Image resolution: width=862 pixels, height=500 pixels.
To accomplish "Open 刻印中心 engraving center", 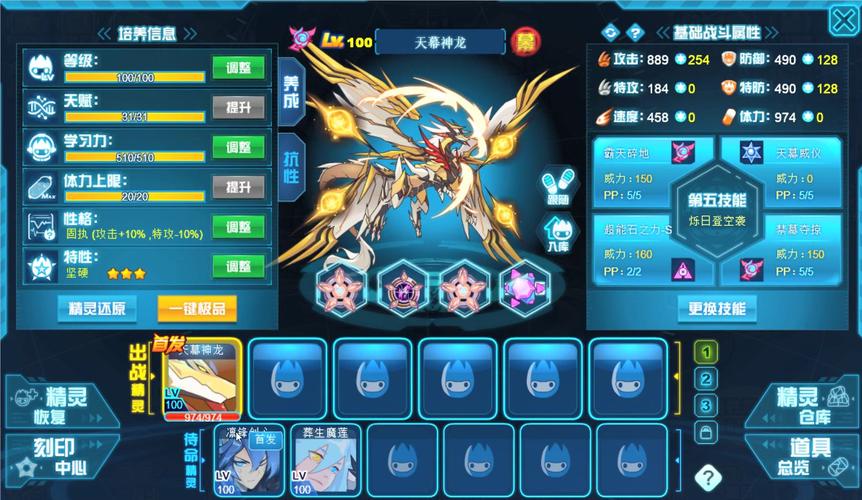I will coord(55,459).
